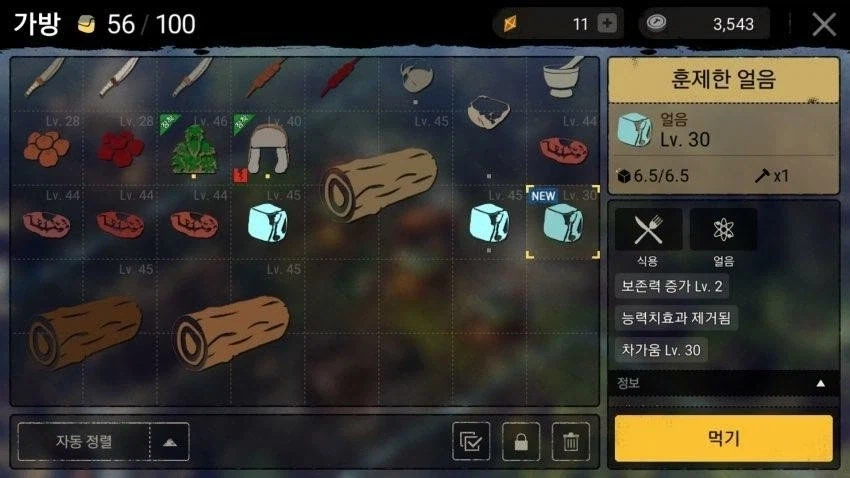Choose the dark red berries item
This screenshot has width=850, height=478.
coord(120,149)
